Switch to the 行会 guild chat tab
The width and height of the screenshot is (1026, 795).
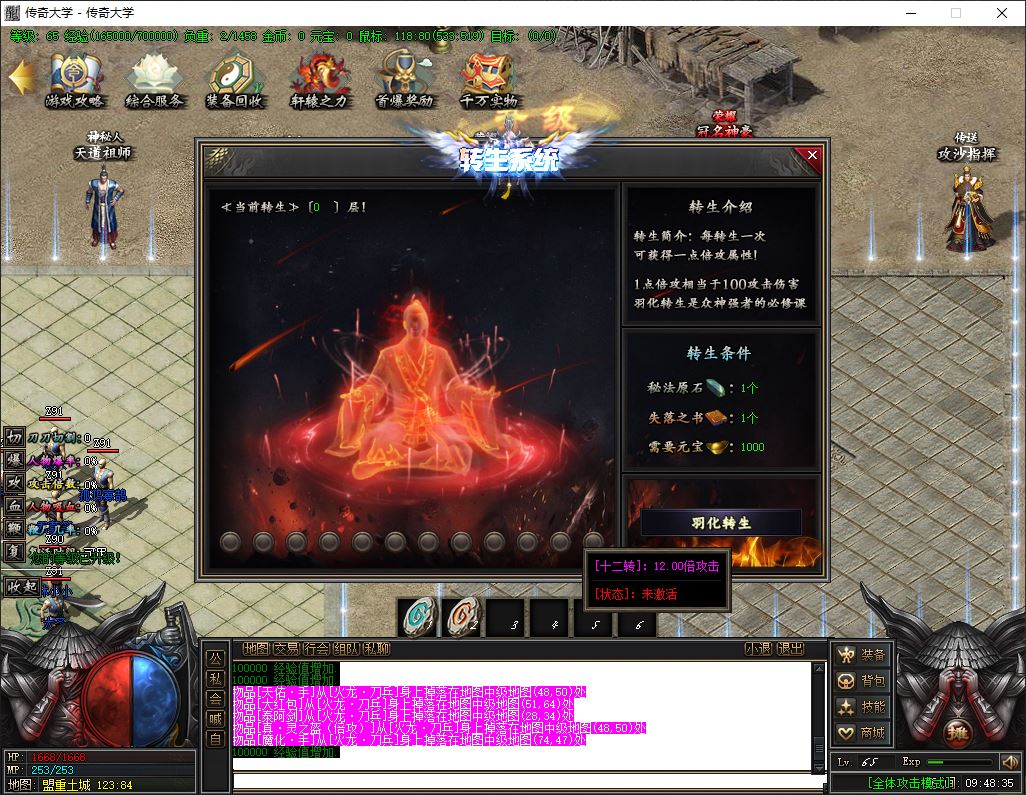(x=317, y=649)
